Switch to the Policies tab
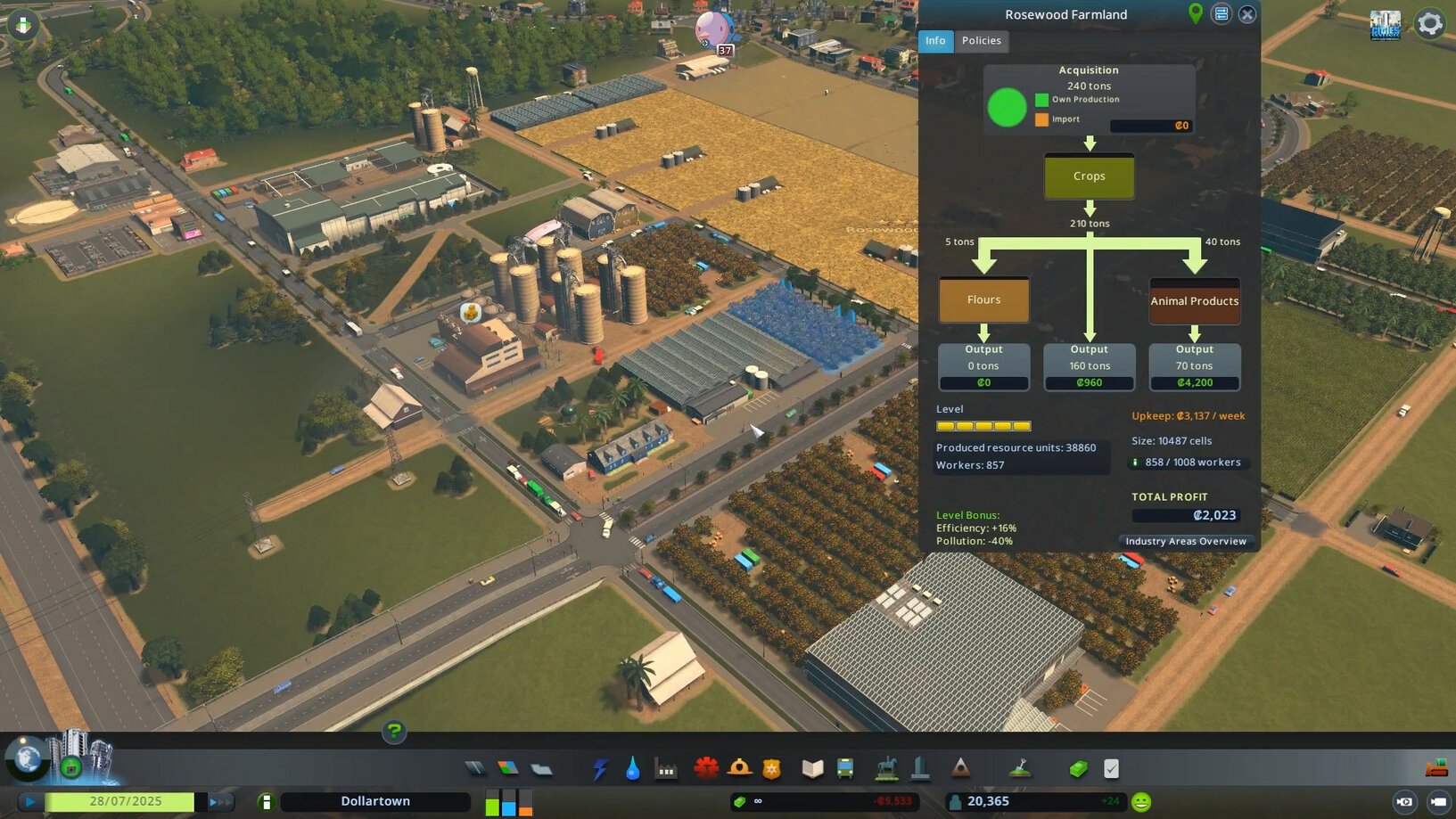The height and width of the screenshot is (819, 1456). (981, 41)
